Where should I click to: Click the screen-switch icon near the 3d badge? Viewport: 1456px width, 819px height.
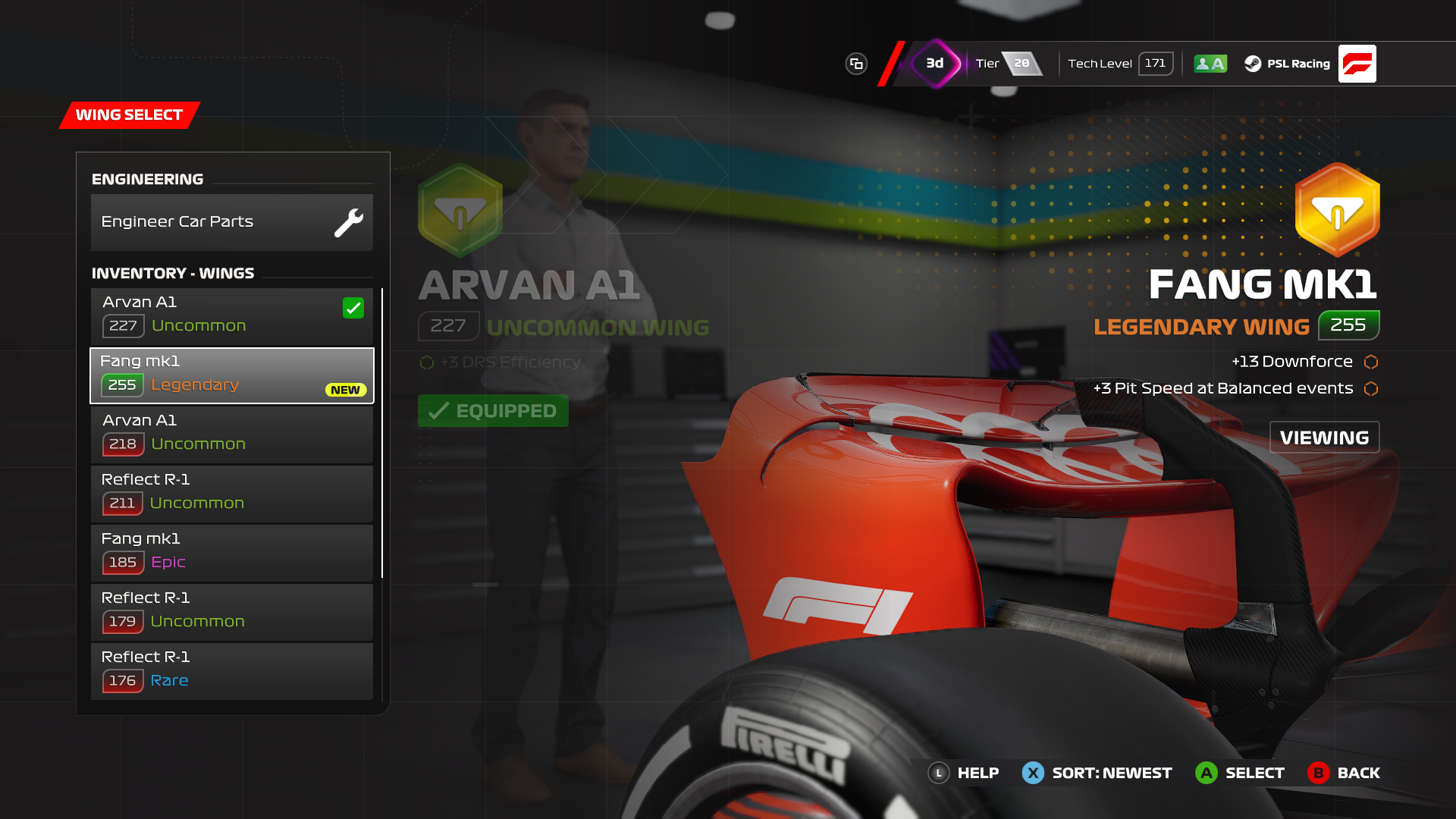856,64
